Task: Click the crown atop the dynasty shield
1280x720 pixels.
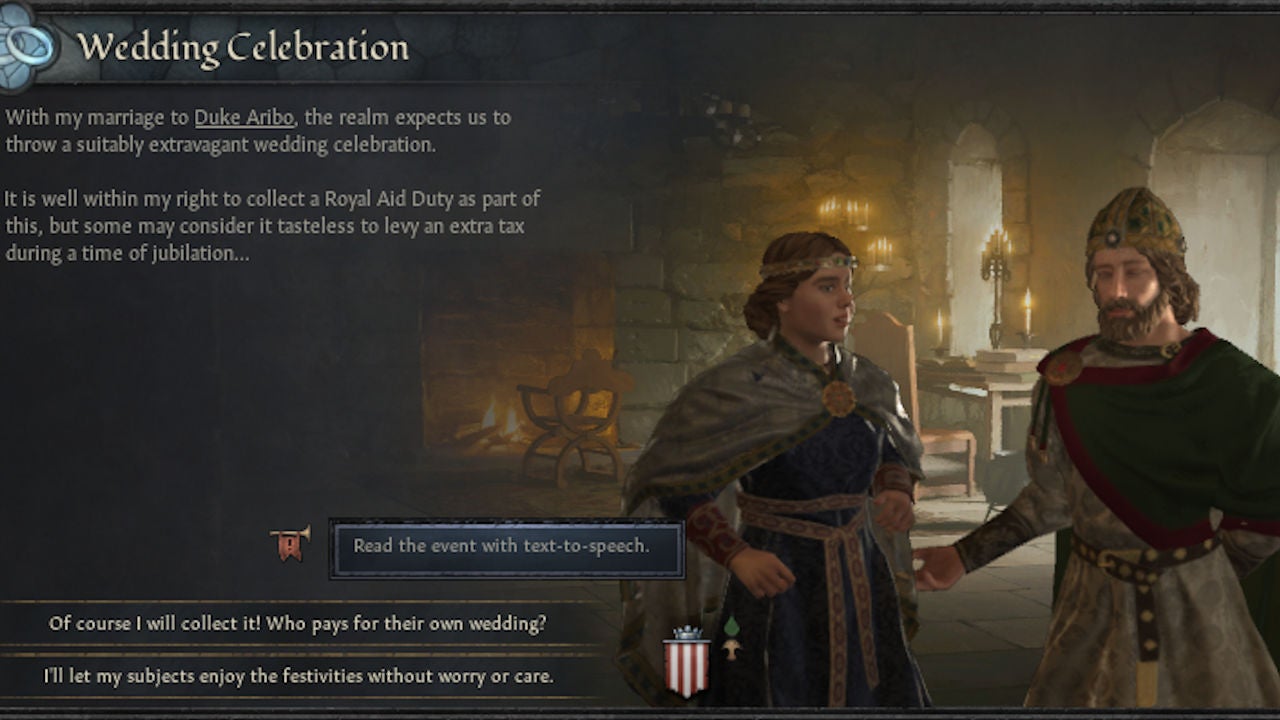Action: [x=686, y=632]
